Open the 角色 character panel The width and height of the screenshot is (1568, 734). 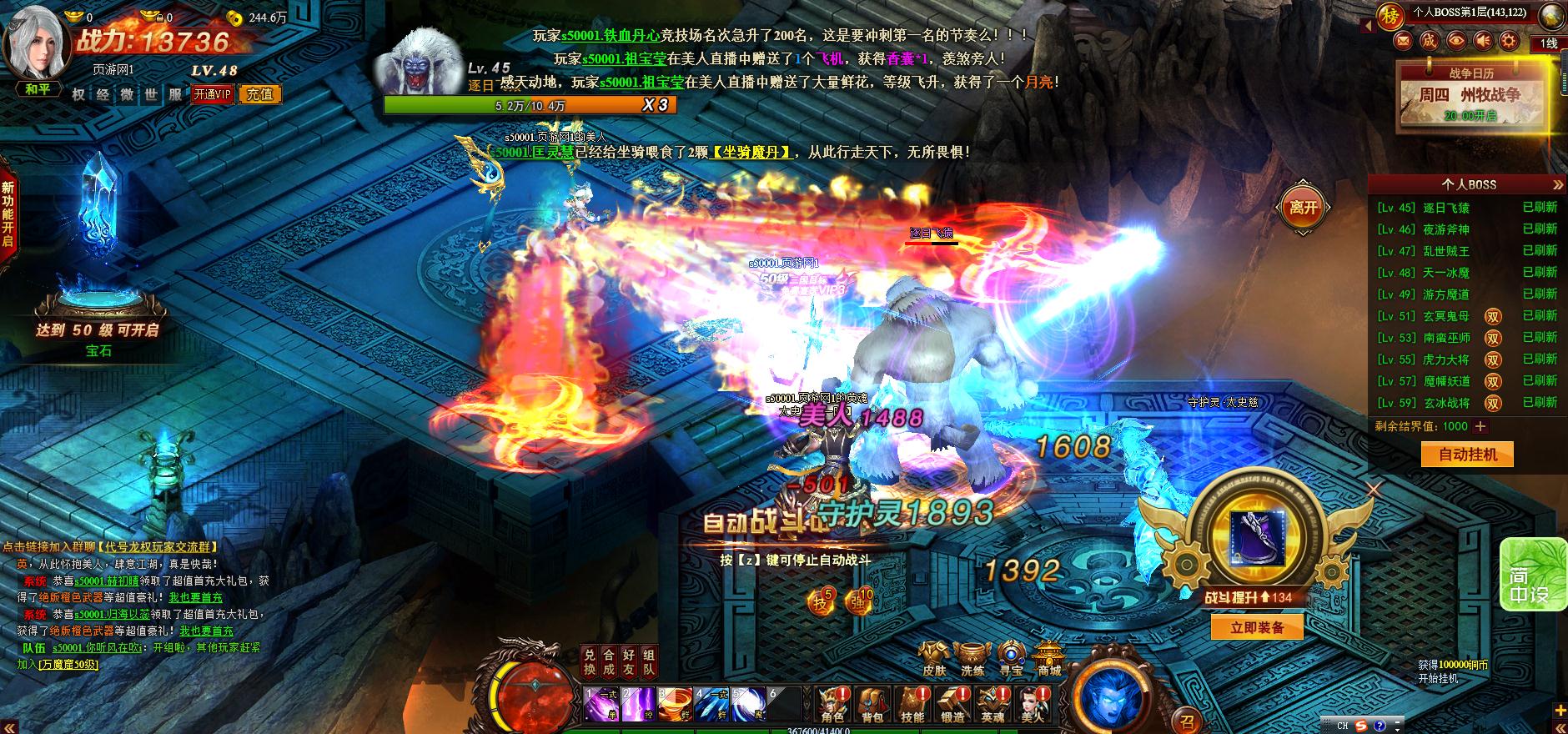pos(832,705)
